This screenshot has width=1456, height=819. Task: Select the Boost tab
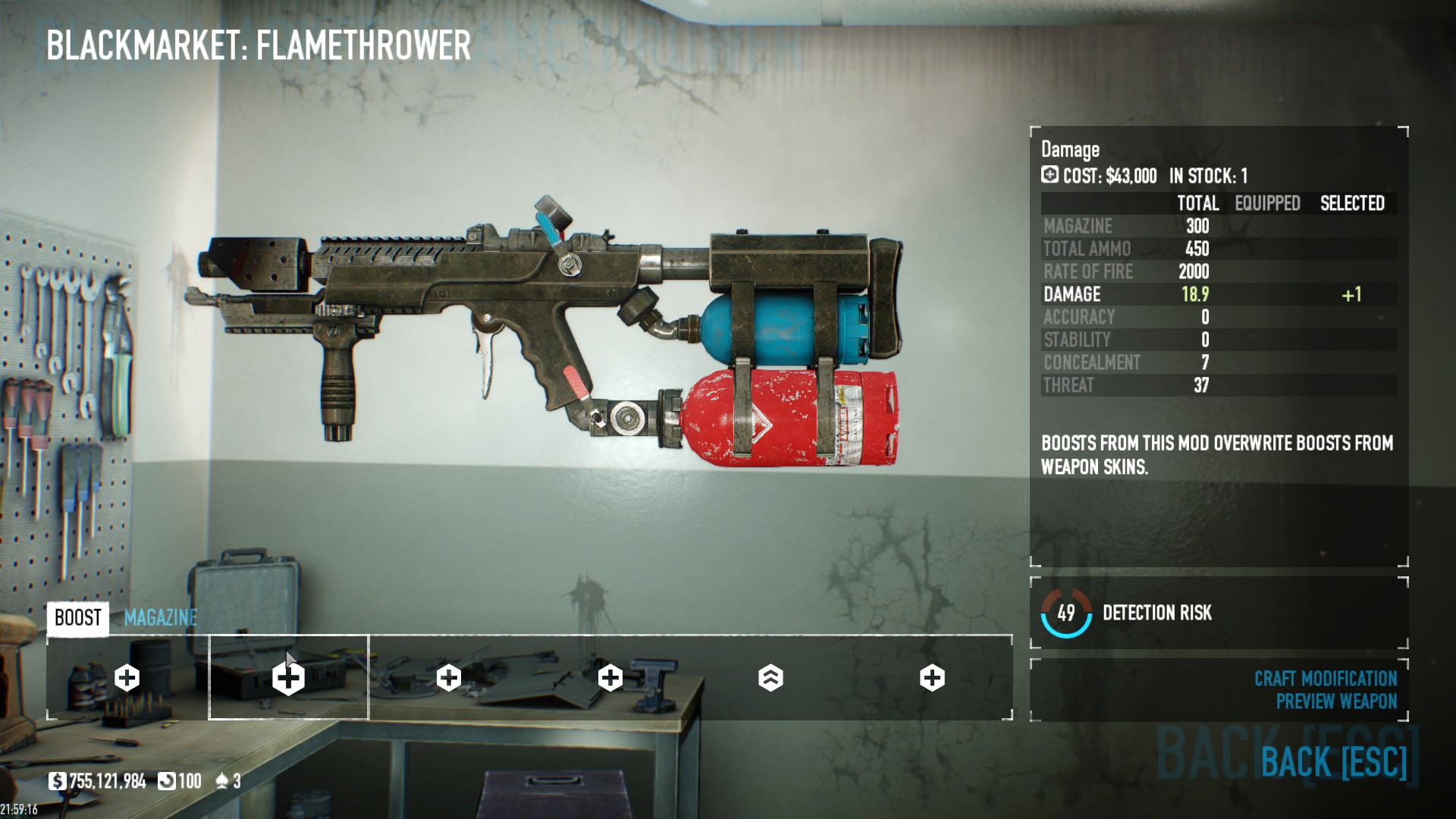click(77, 618)
